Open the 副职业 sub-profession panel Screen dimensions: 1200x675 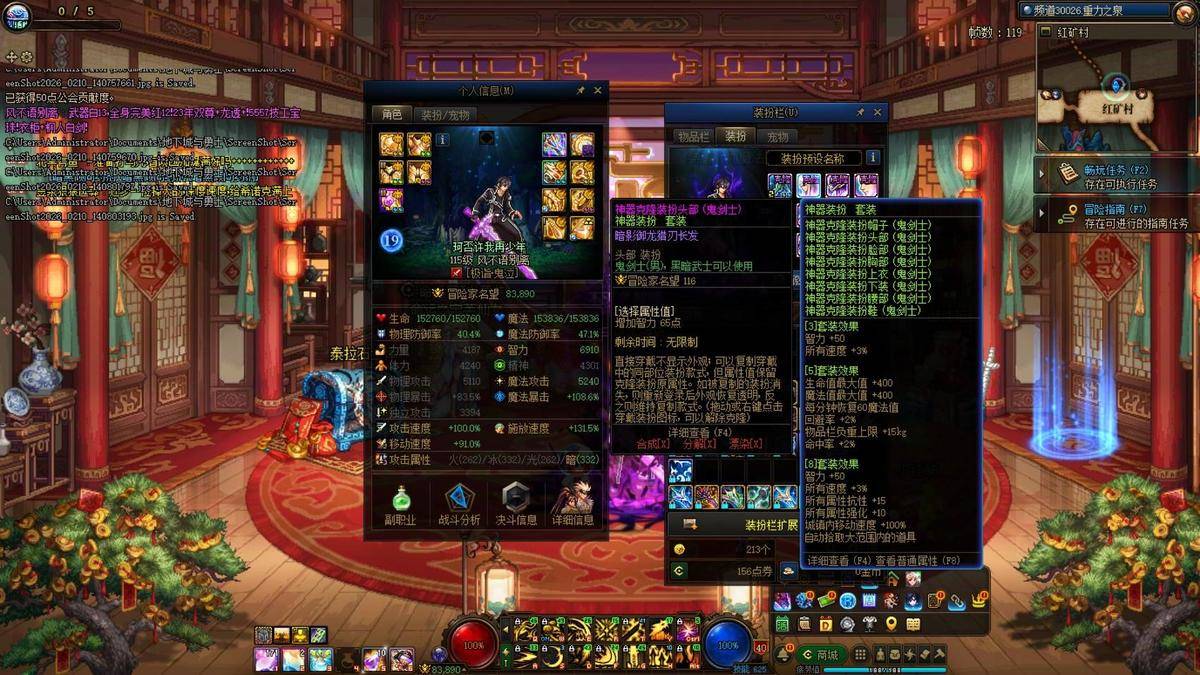400,504
